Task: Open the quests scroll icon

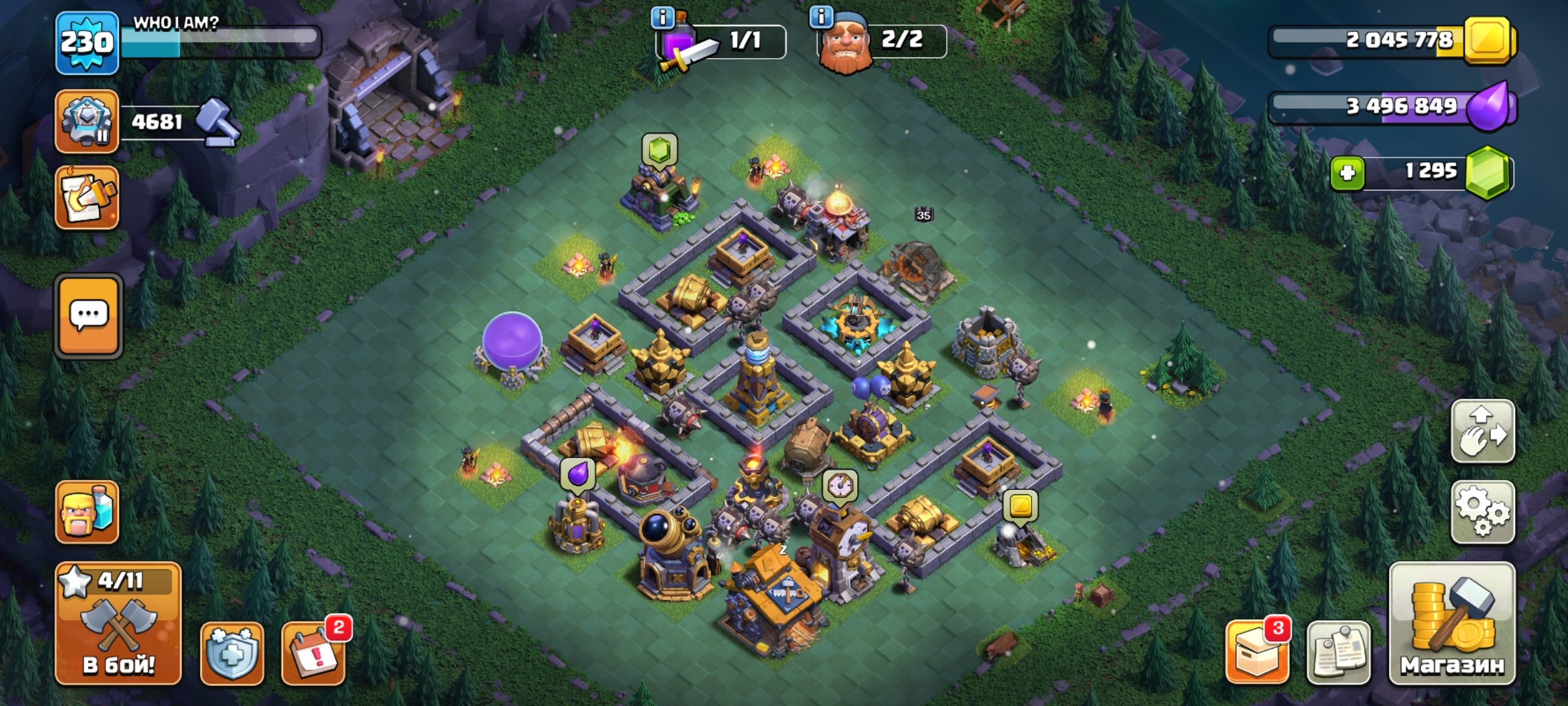Action: click(x=87, y=197)
